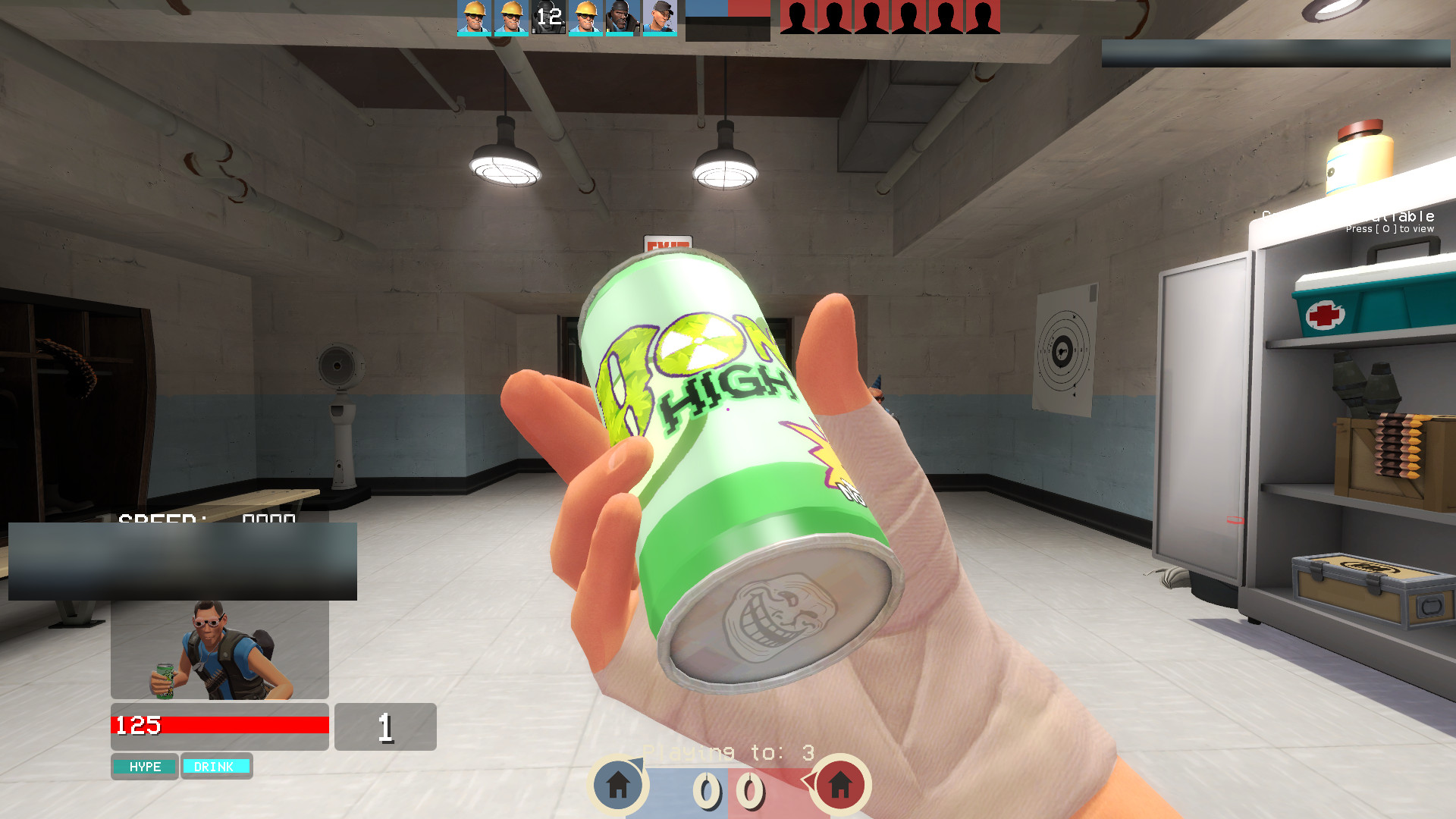Toggle the HYPE status indicator
Viewport: 1456px width, 819px height.
144,767
